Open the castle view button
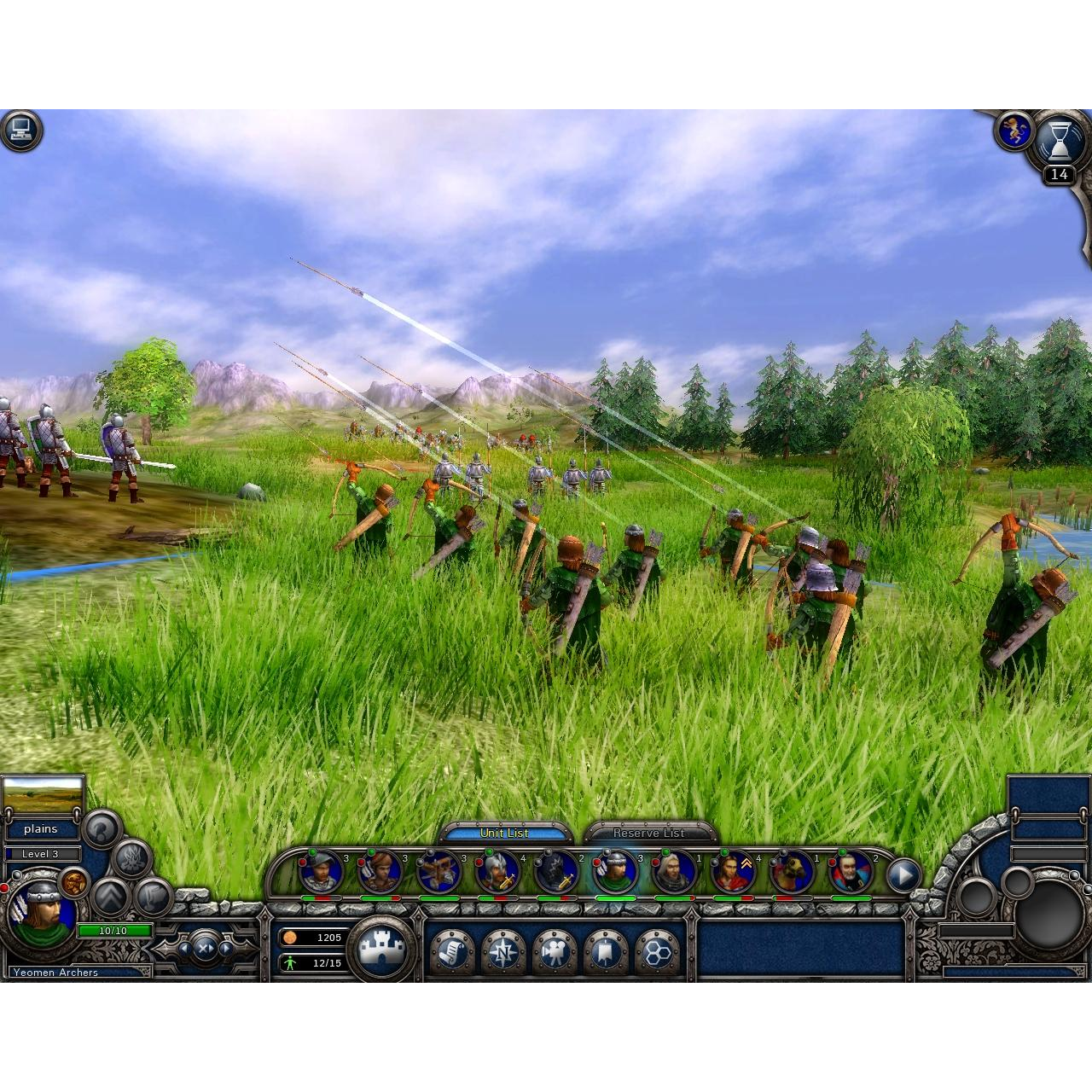Screen dimensions: 1092x1092 381,949
